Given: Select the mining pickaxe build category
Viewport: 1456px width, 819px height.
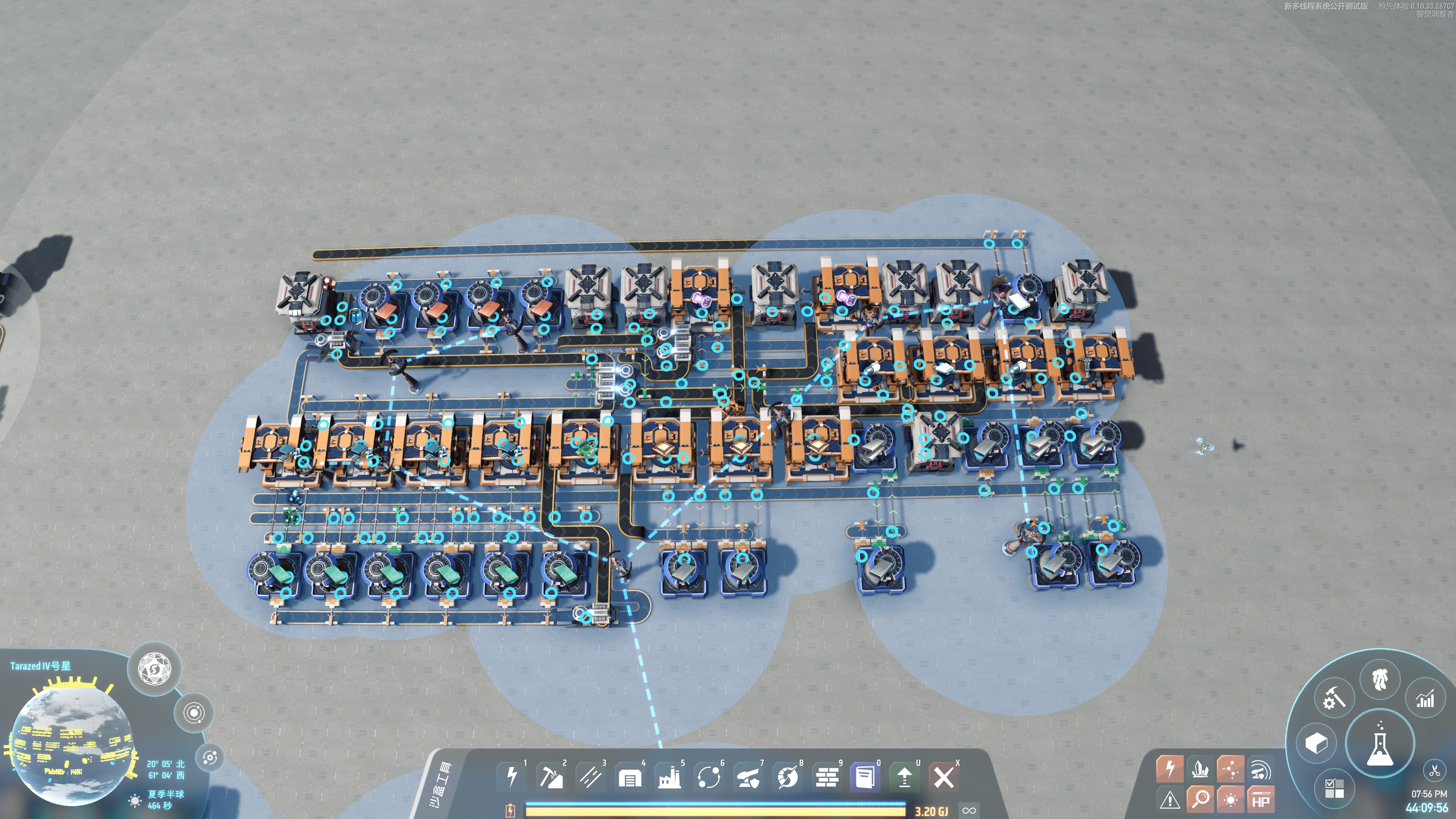Looking at the screenshot, I should 551,777.
